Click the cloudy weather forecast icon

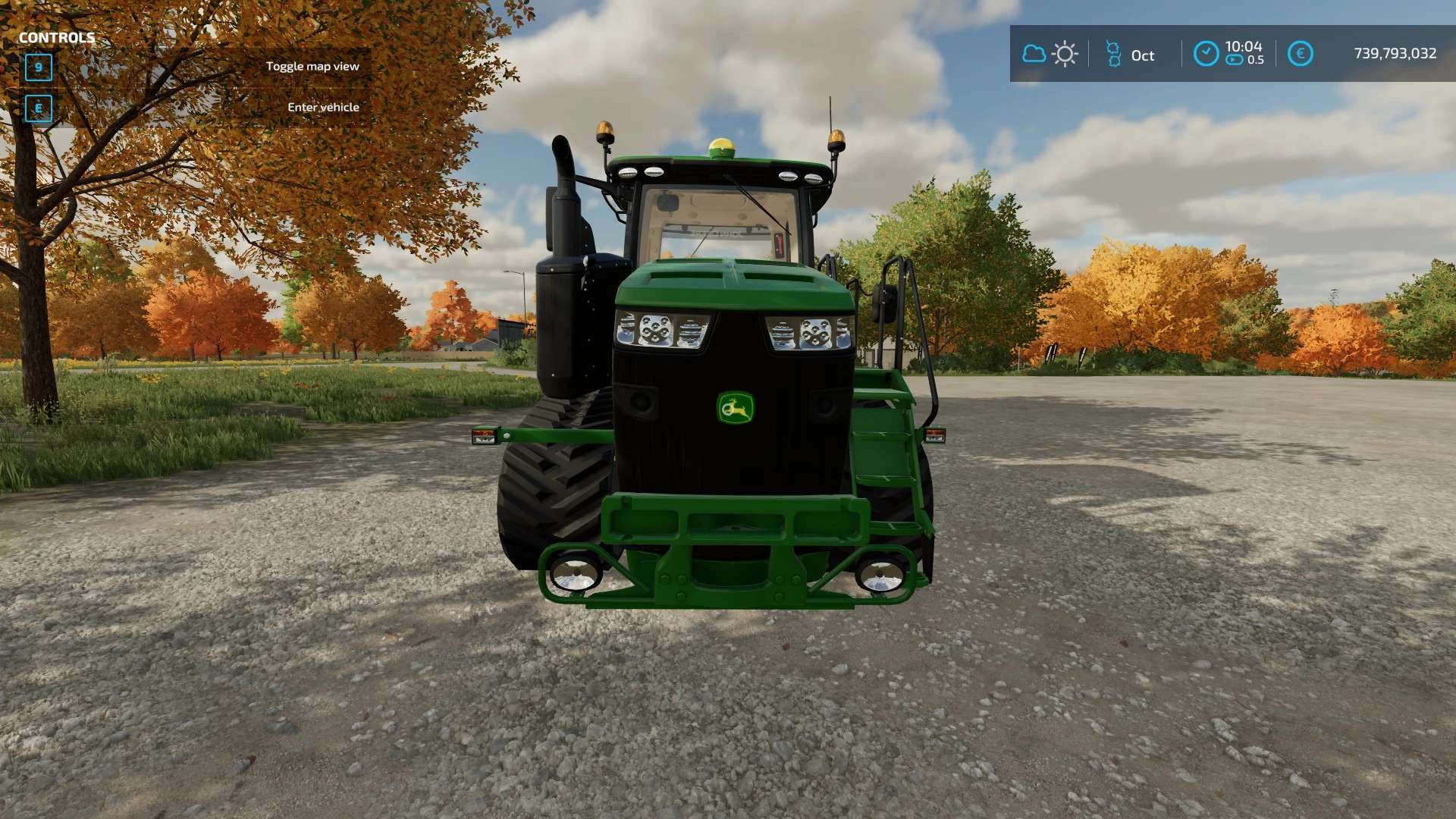pyautogui.click(x=1034, y=54)
